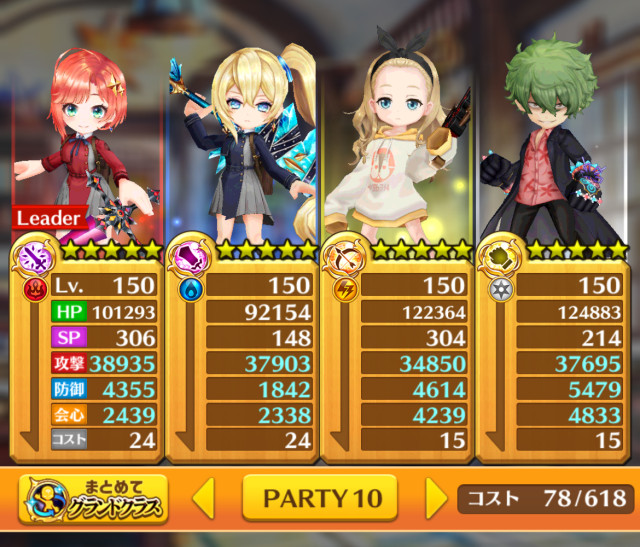Click the PARTY 10 label button
Viewport: 640px width, 547px height.
(319, 498)
